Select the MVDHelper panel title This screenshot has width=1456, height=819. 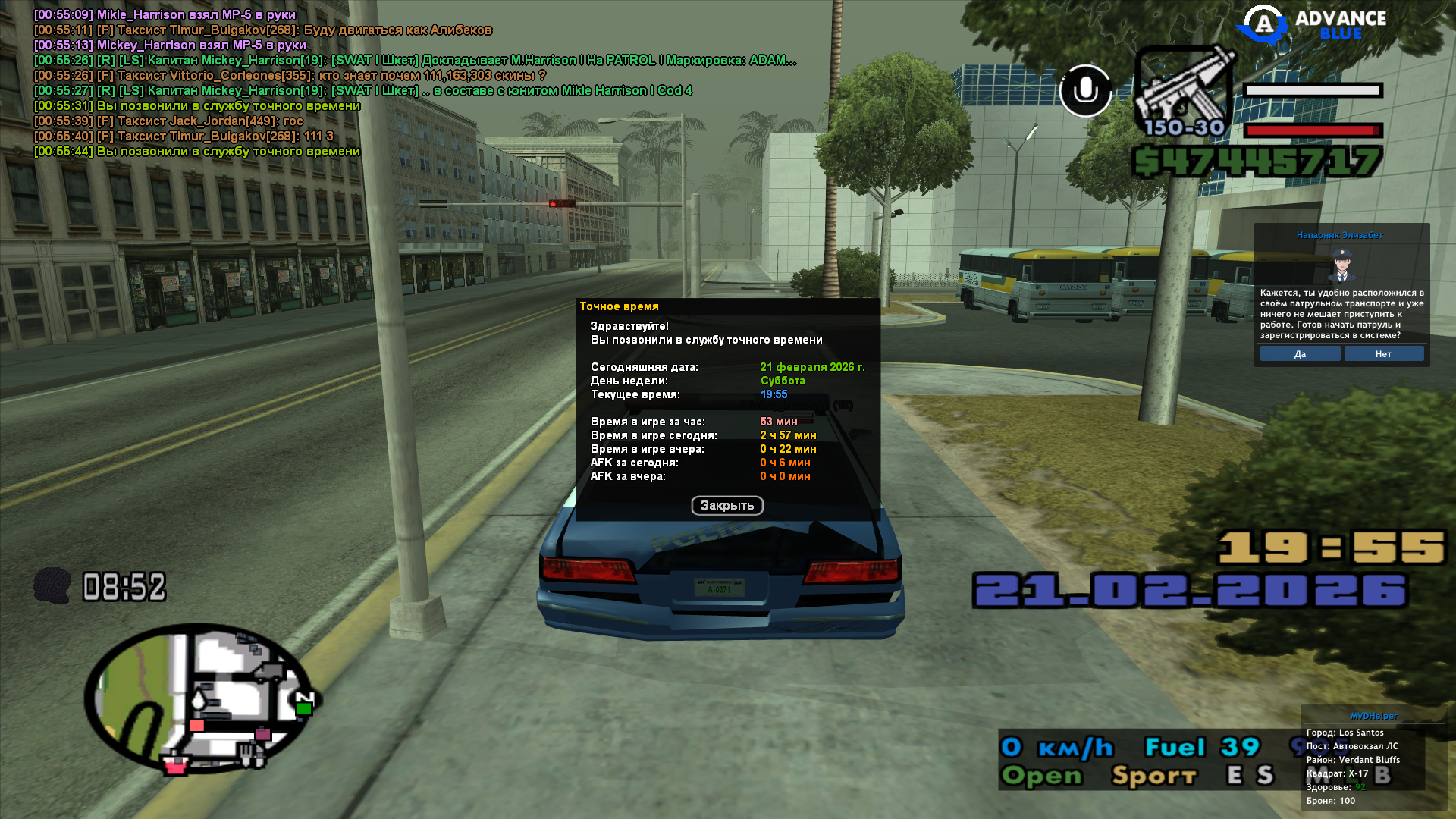click(1373, 716)
